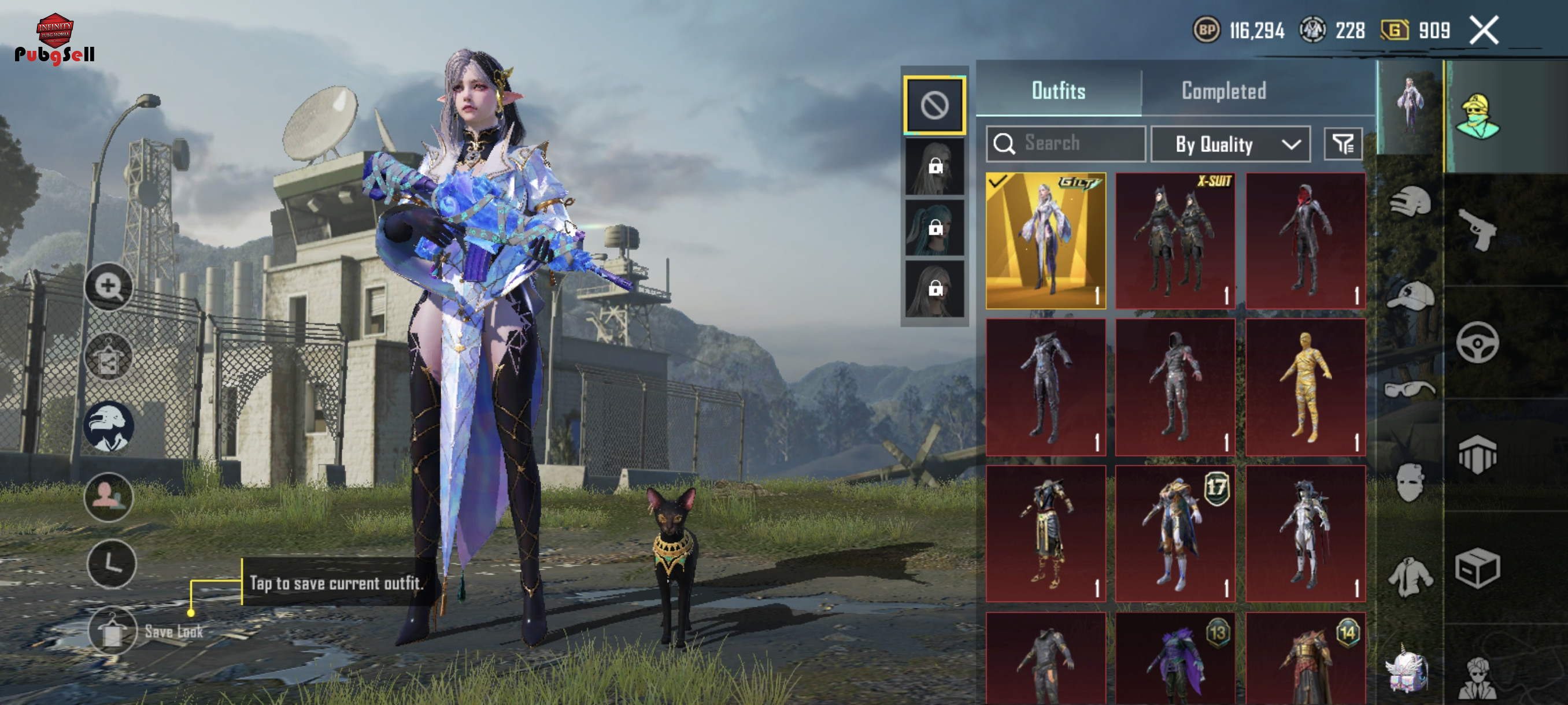Open the cap headwear category
Image resolution: width=1568 pixels, height=705 pixels.
coord(1410,296)
